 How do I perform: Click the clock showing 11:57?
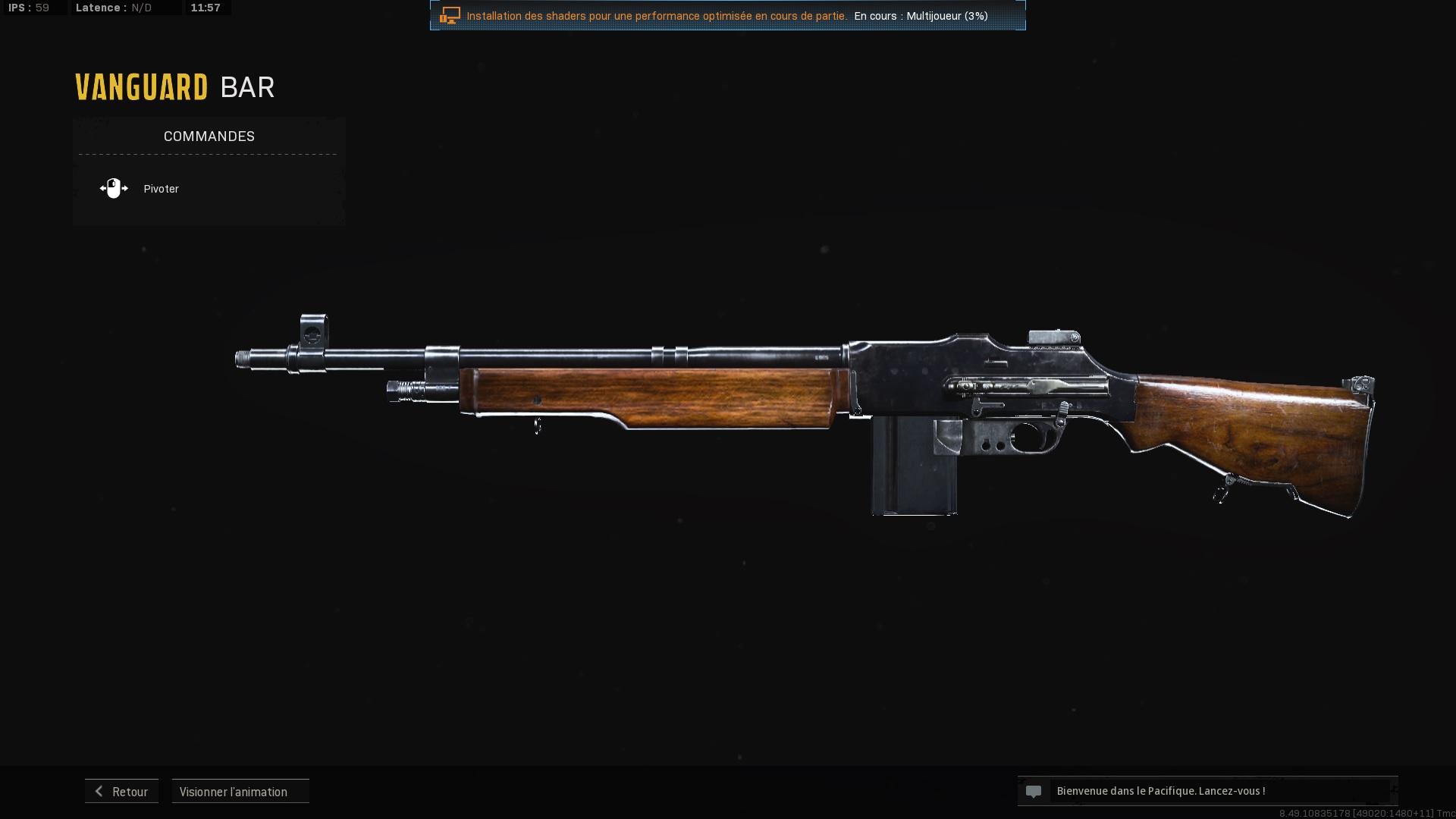(x=206, y=8)
